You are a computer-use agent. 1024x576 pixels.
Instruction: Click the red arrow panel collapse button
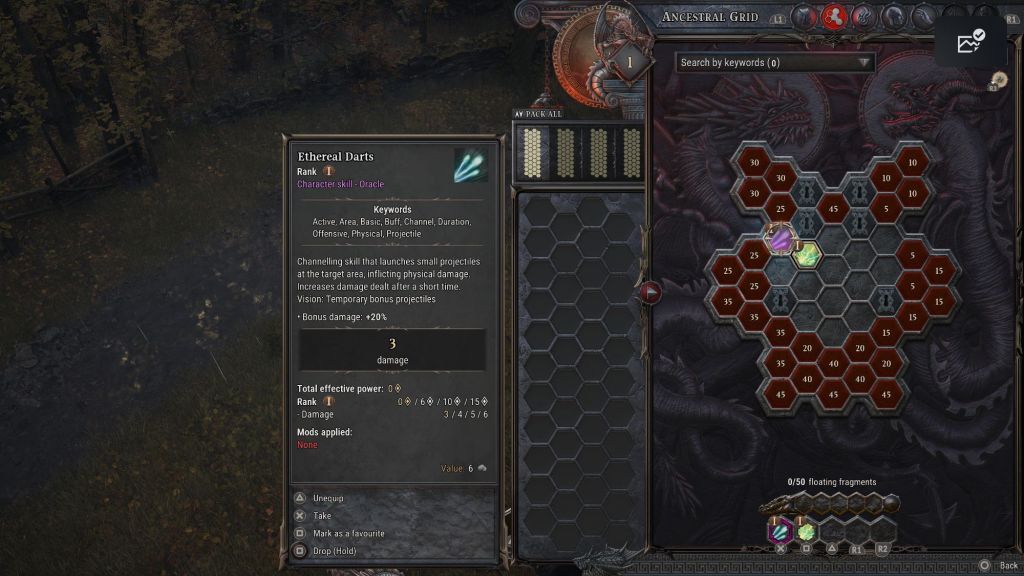point(651,292)
